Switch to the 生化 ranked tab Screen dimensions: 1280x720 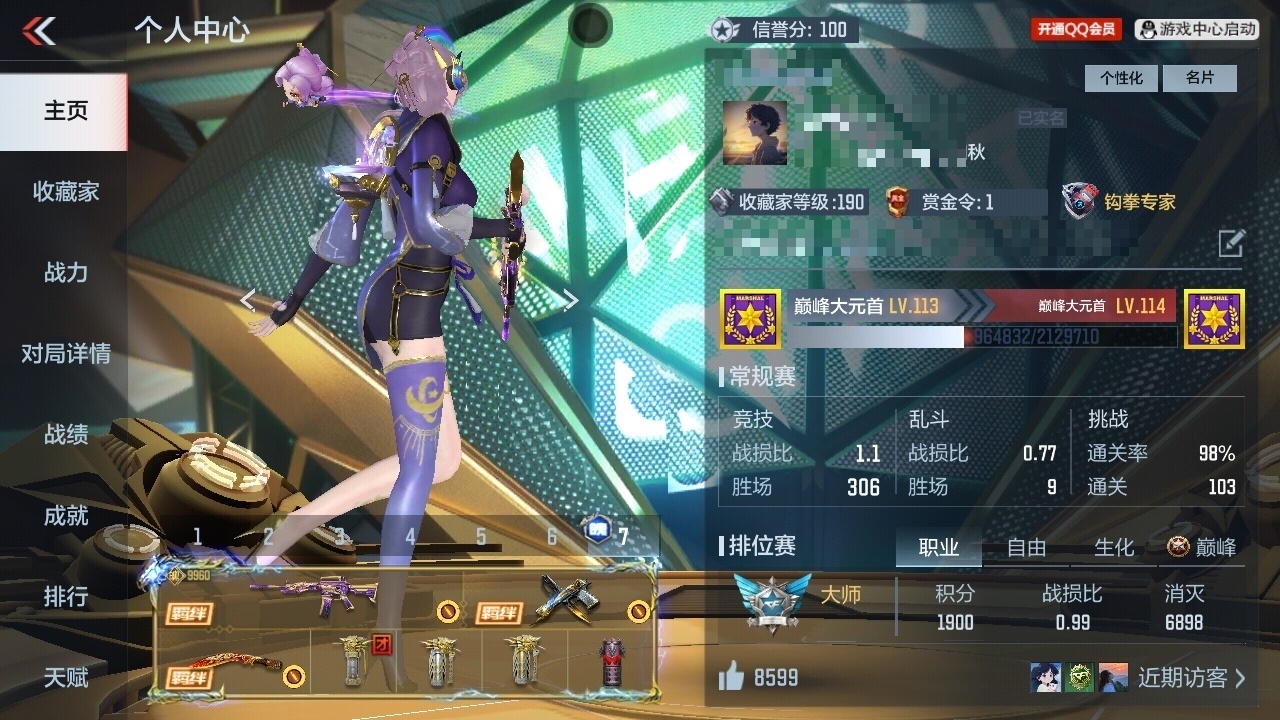click(1114, 547)
